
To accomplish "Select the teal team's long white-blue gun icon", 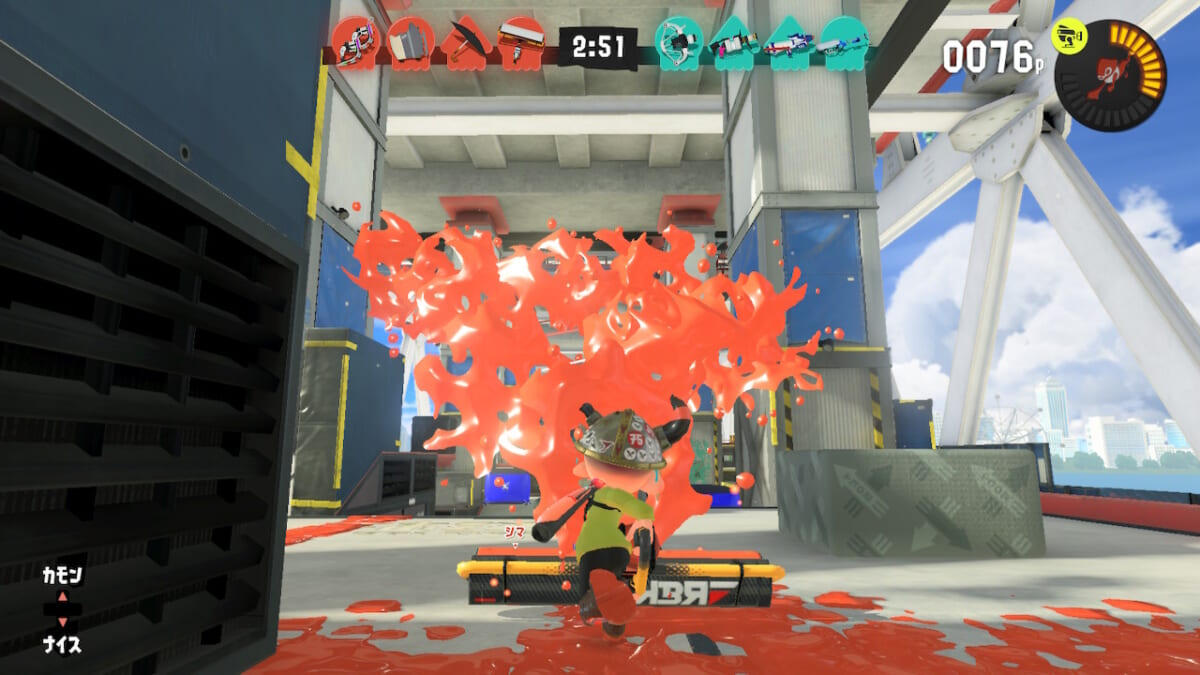I will point(844,42).
